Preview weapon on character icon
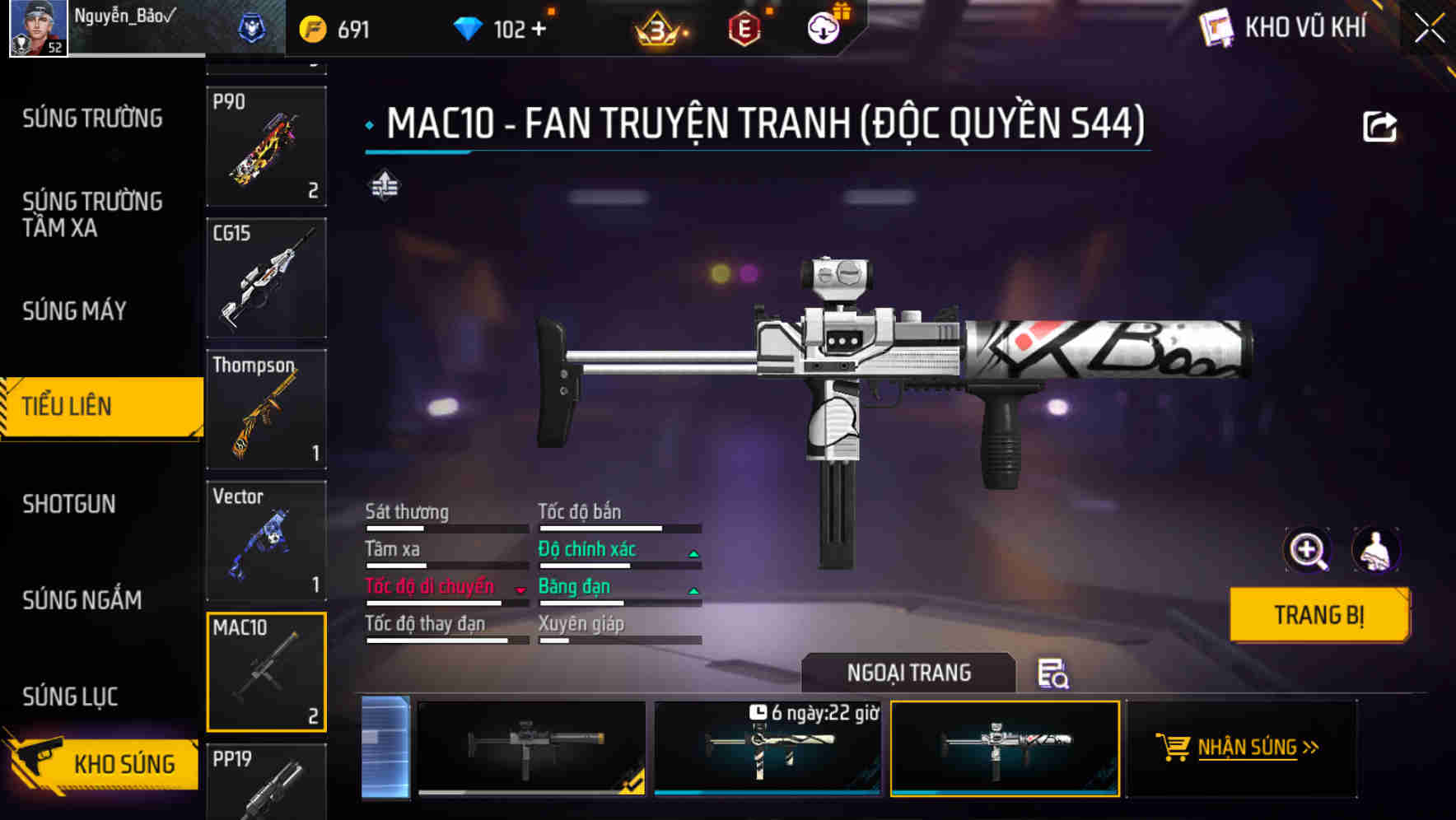Image resolution: width=1456 pixels, height=820 pixels. coord(1375,550)
